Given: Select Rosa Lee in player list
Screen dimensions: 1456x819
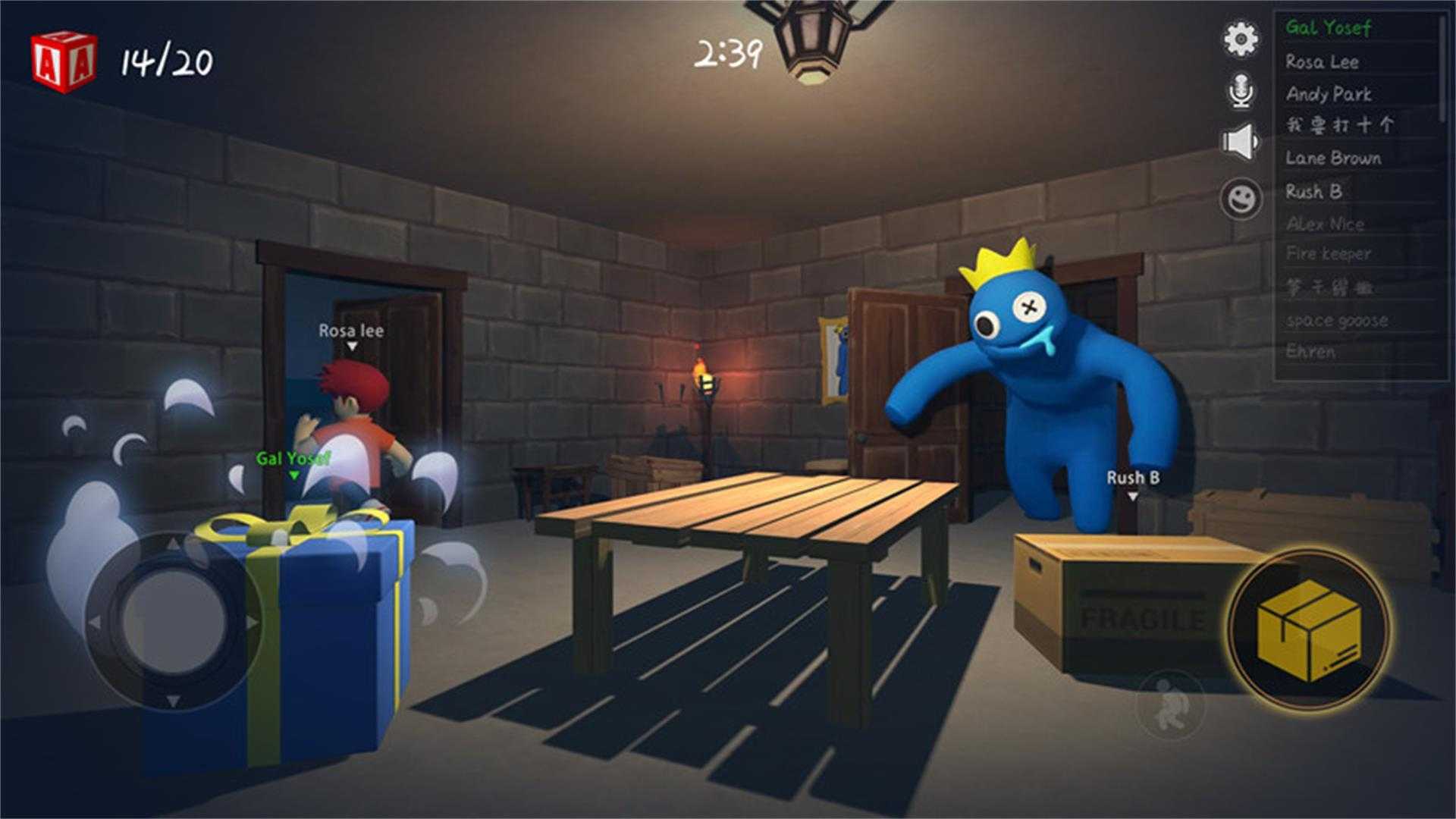Looking at the screenshot, I should (1322, 62).
